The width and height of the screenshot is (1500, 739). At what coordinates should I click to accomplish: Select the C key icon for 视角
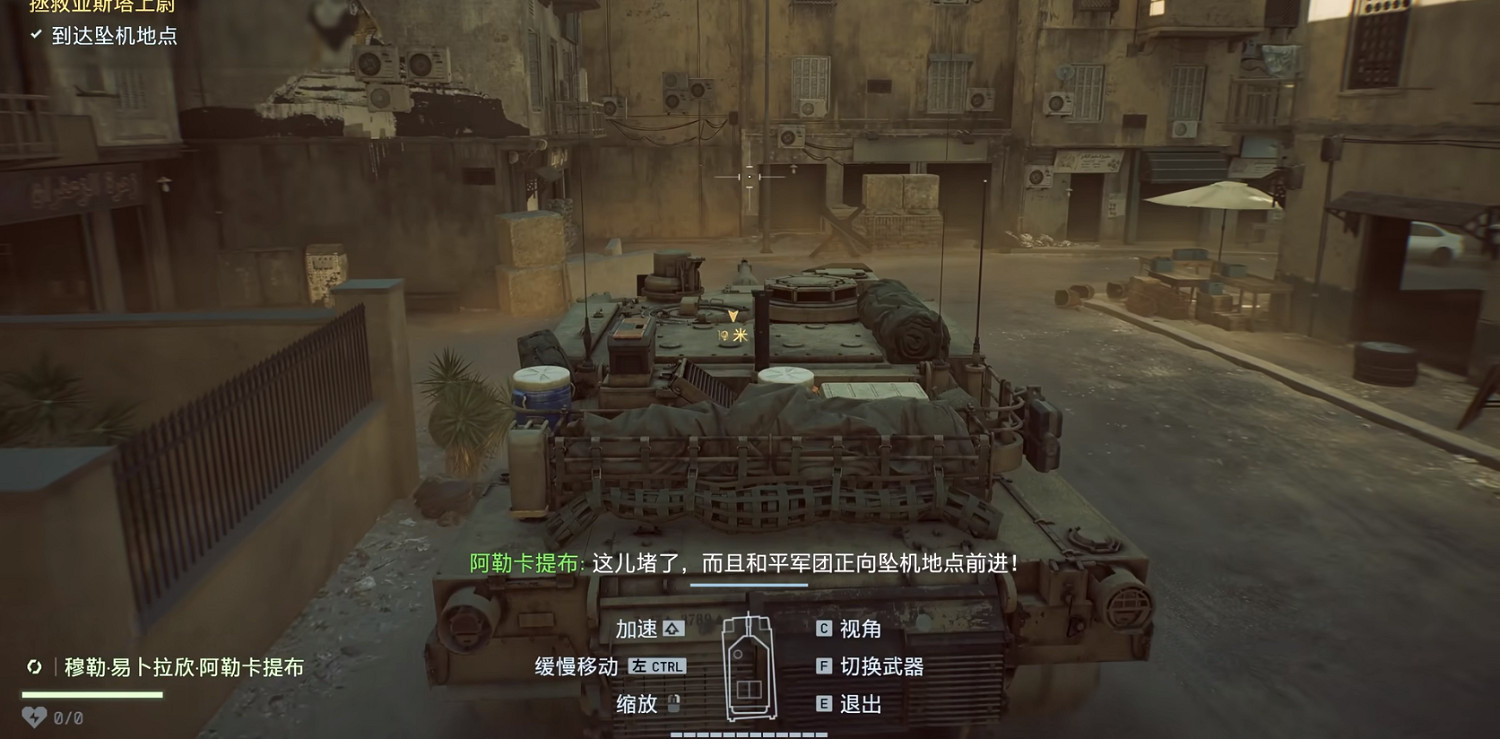[x=824, y=630]
